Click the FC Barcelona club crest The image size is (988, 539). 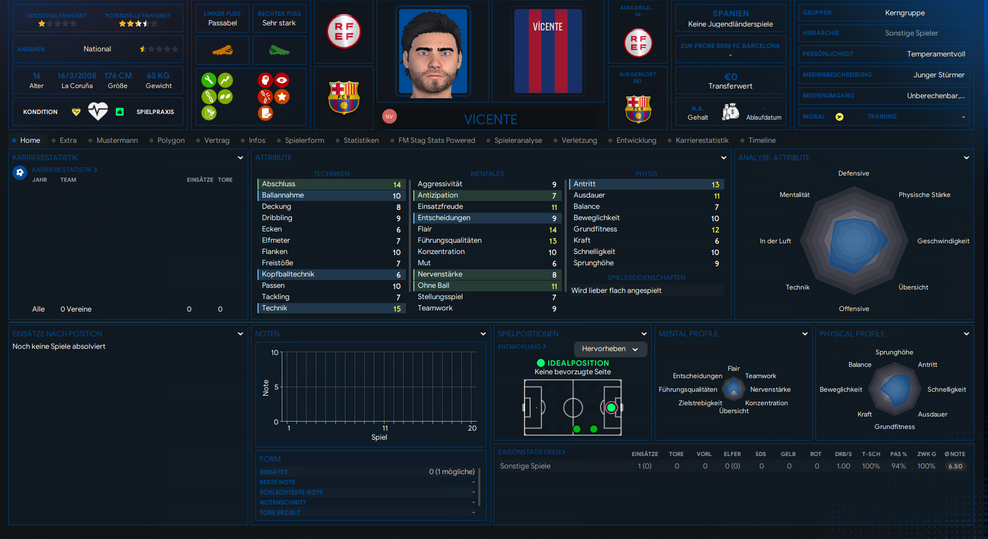(x=343, y=97)
